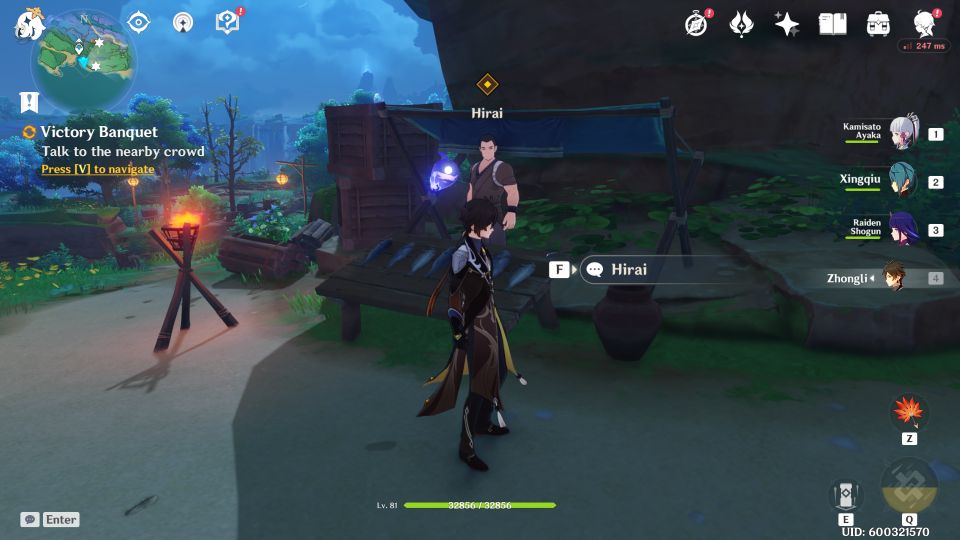Open the question-mark book icon

pos(227,23)
